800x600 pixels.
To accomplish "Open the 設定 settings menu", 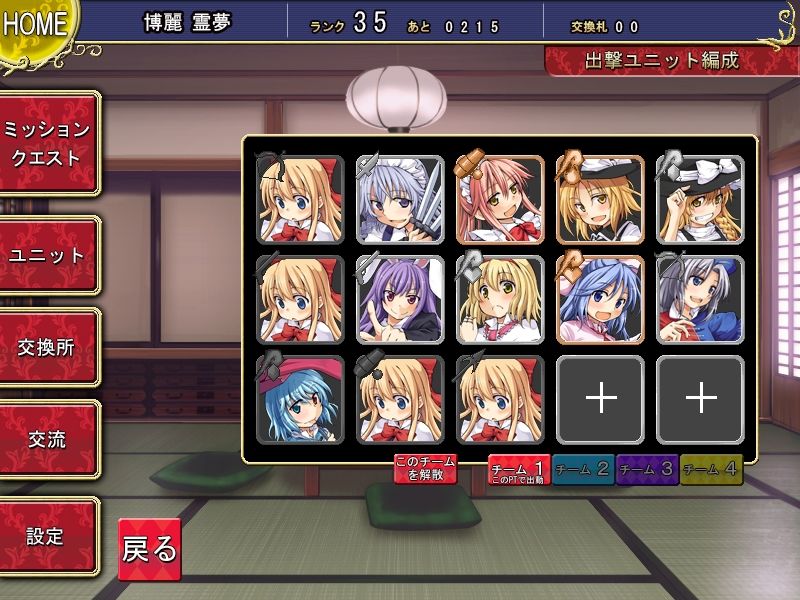I will click(x=49, y=536).
